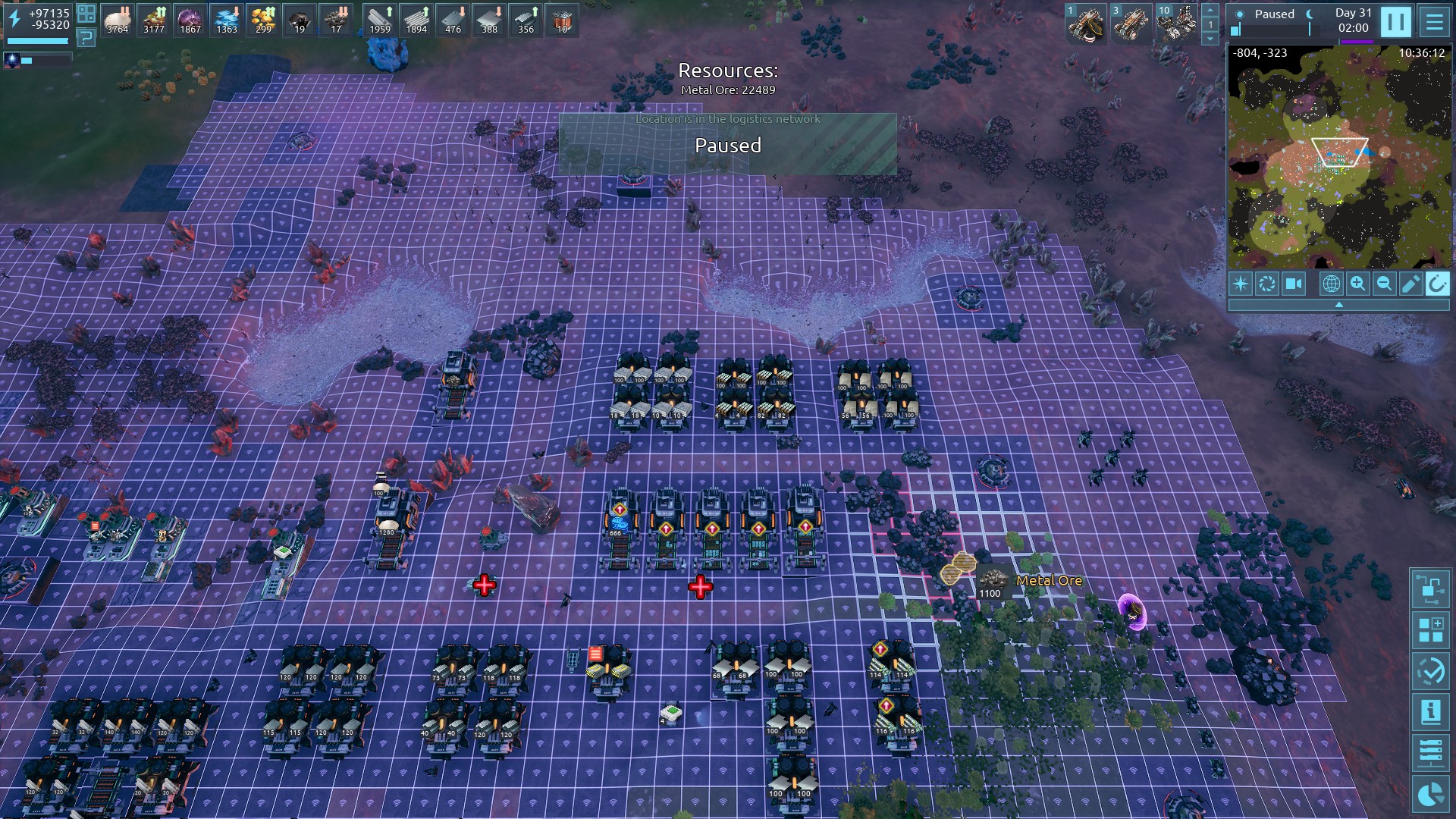Image resolution: width=1456 pixels, height=819 pixels.
Task: Click the question mark help button
Action: click(x=86, y=37)
